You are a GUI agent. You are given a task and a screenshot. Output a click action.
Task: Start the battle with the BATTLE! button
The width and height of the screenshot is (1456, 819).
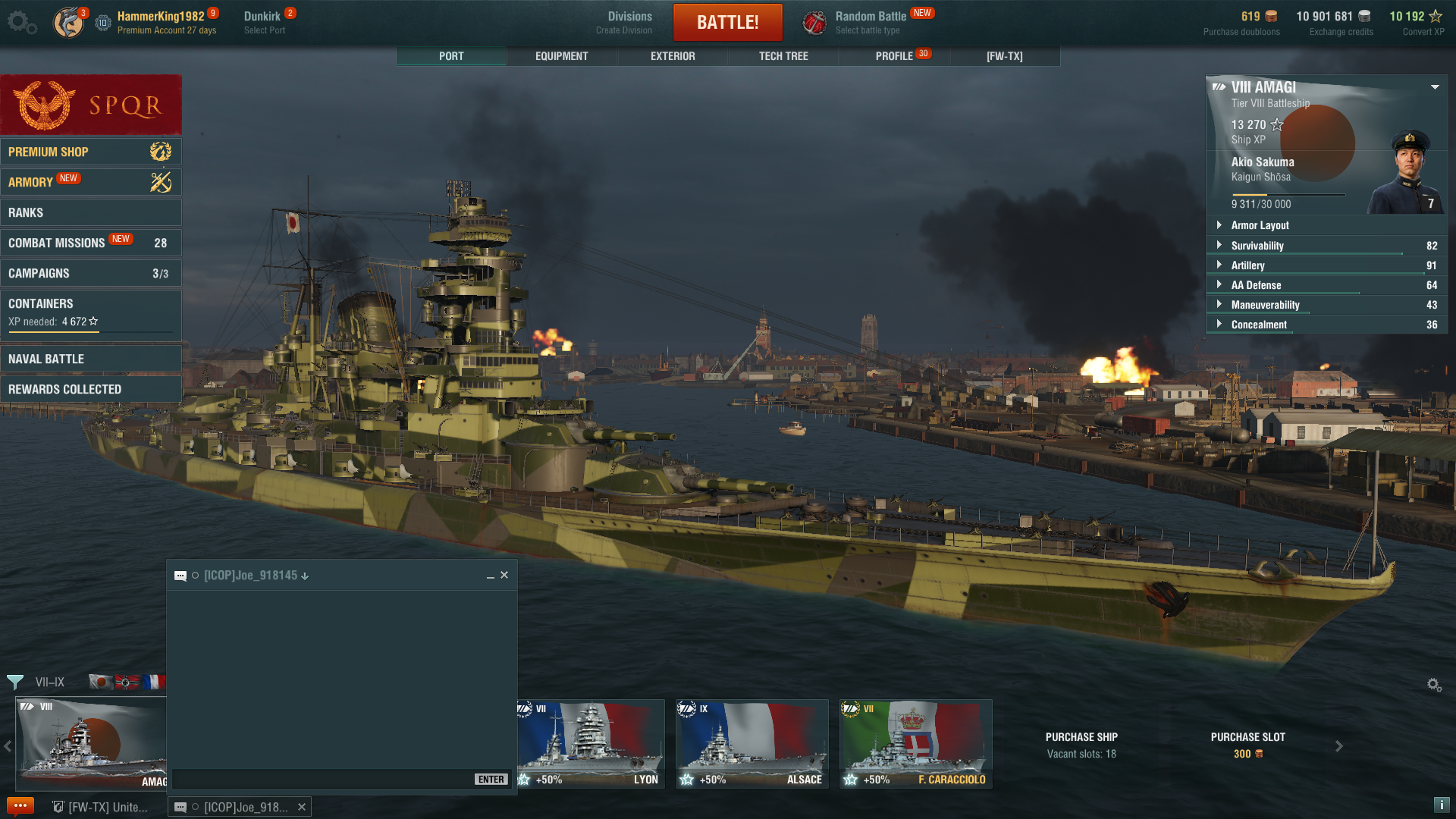coord(727,22)
